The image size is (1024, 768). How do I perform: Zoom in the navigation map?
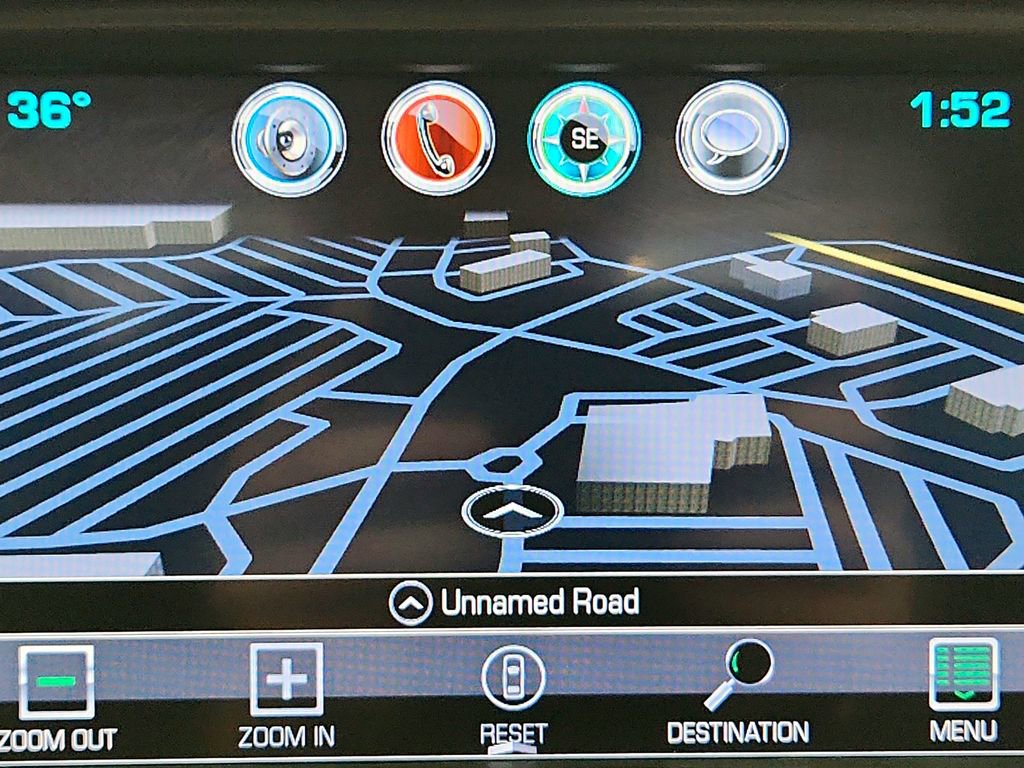point(286,695)
